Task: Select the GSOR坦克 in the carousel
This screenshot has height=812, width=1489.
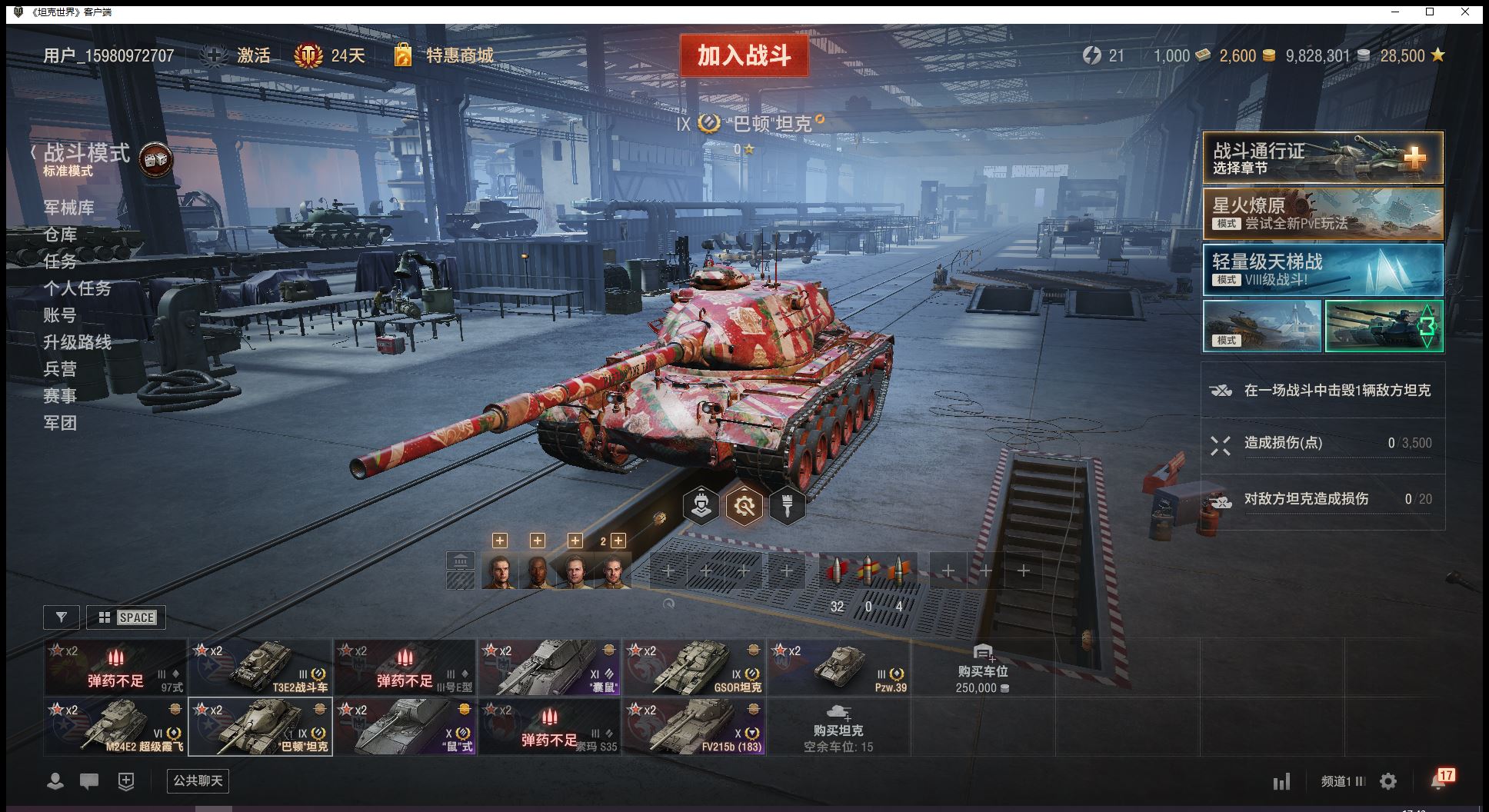Action: (695, 667)
